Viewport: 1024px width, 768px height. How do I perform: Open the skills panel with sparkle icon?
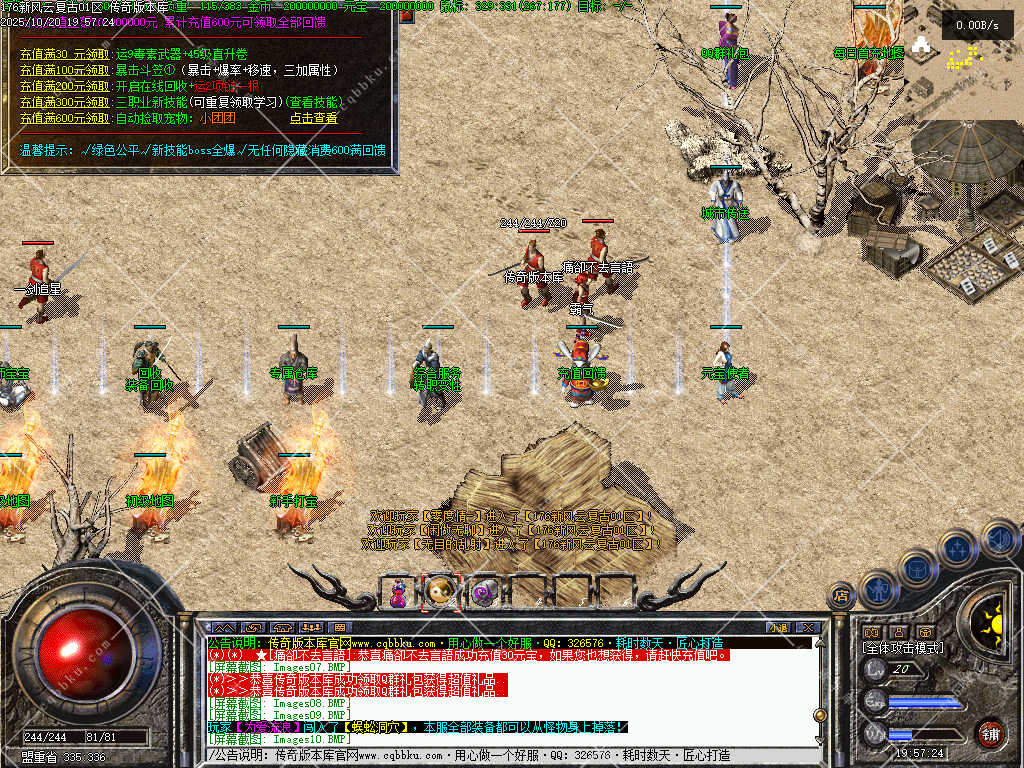tap(957, 548)
